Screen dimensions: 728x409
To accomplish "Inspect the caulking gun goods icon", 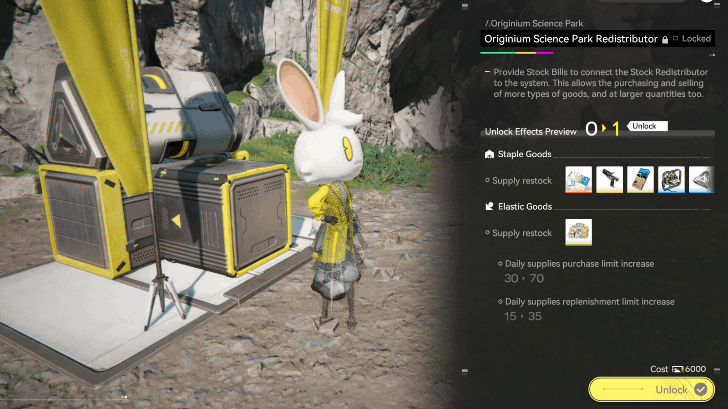I will (x=610, y=179).
